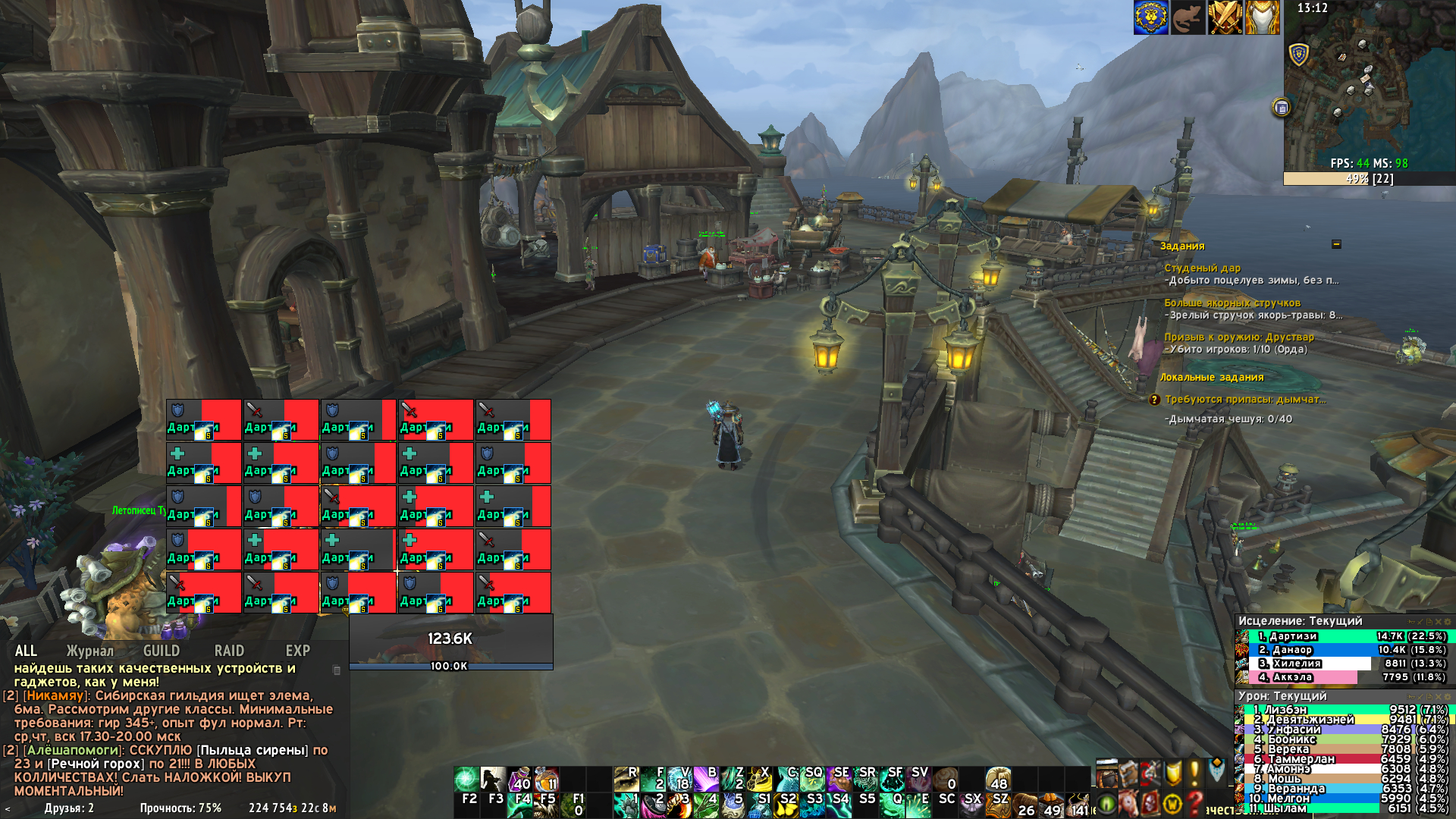
Task: Open the calendar button beside the minimap
Action: (1282, 108)
